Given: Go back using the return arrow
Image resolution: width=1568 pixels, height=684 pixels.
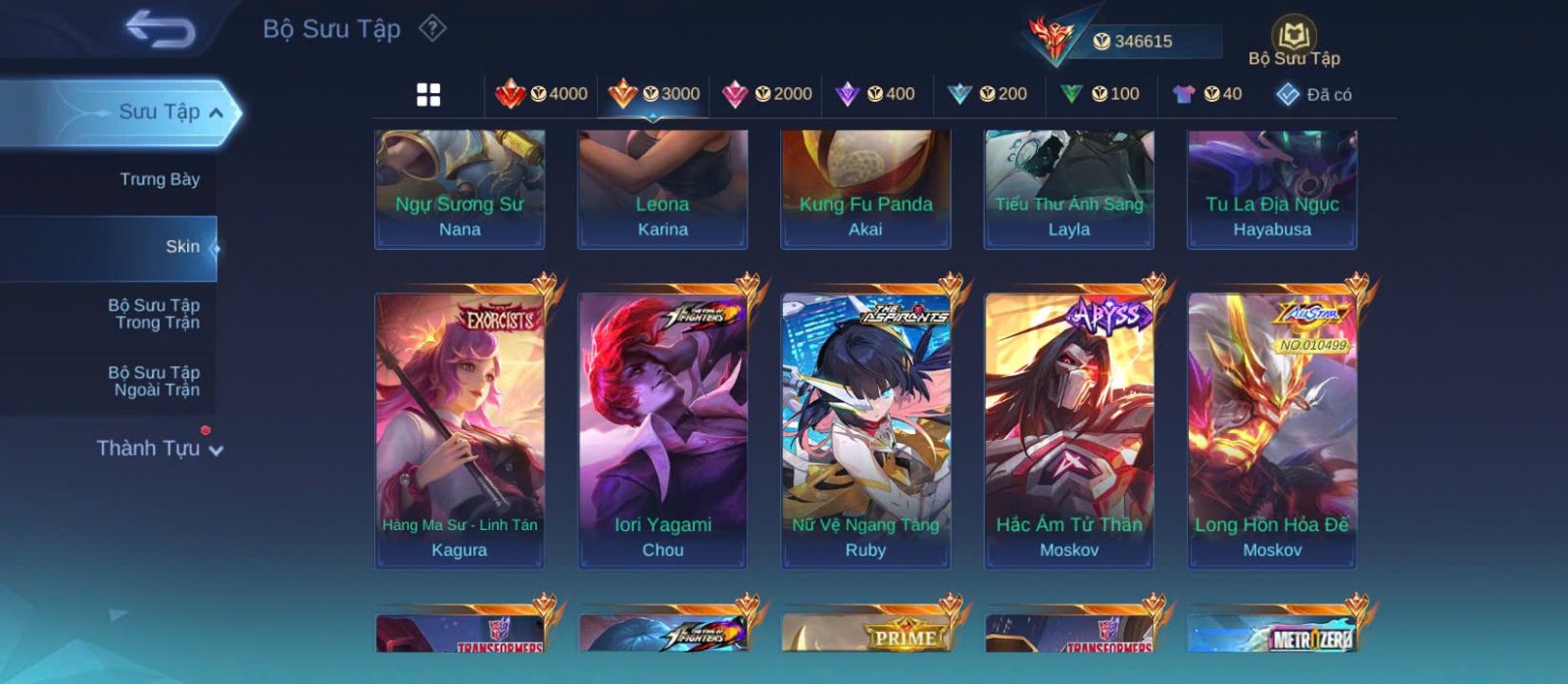Looking at the screenshot, I should point(160,29).
